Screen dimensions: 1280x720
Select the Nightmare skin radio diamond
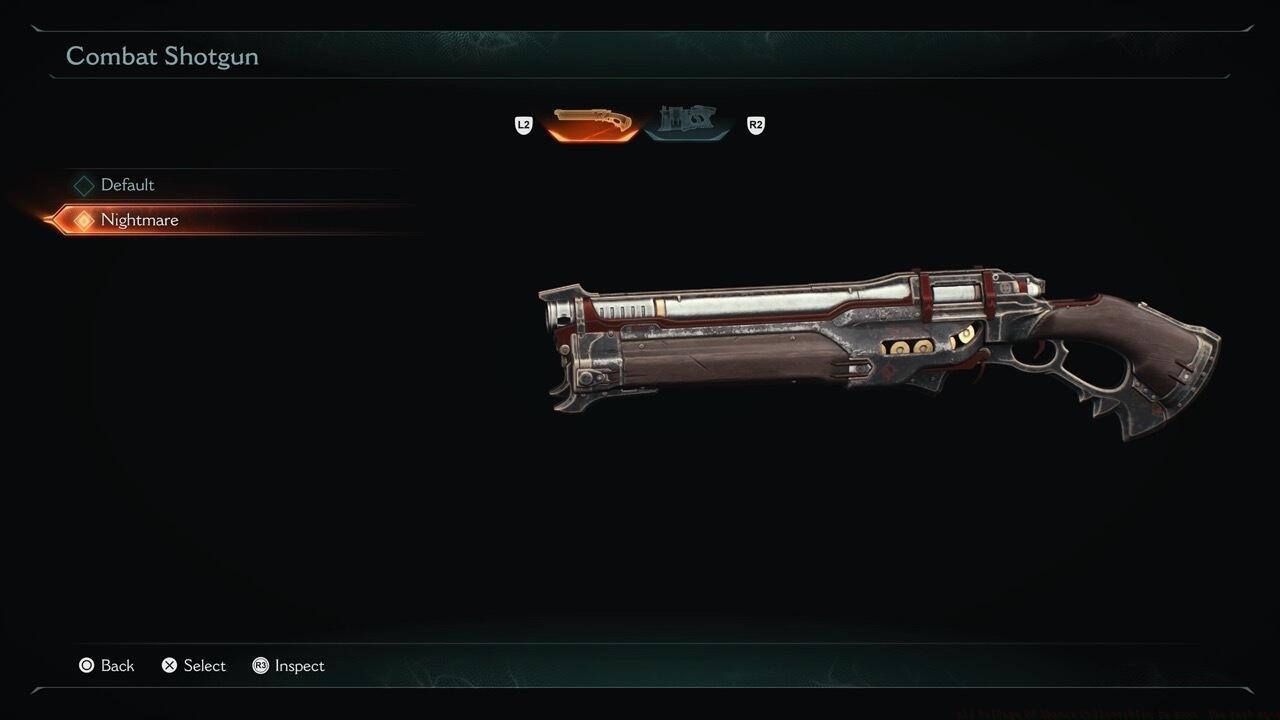82,219
